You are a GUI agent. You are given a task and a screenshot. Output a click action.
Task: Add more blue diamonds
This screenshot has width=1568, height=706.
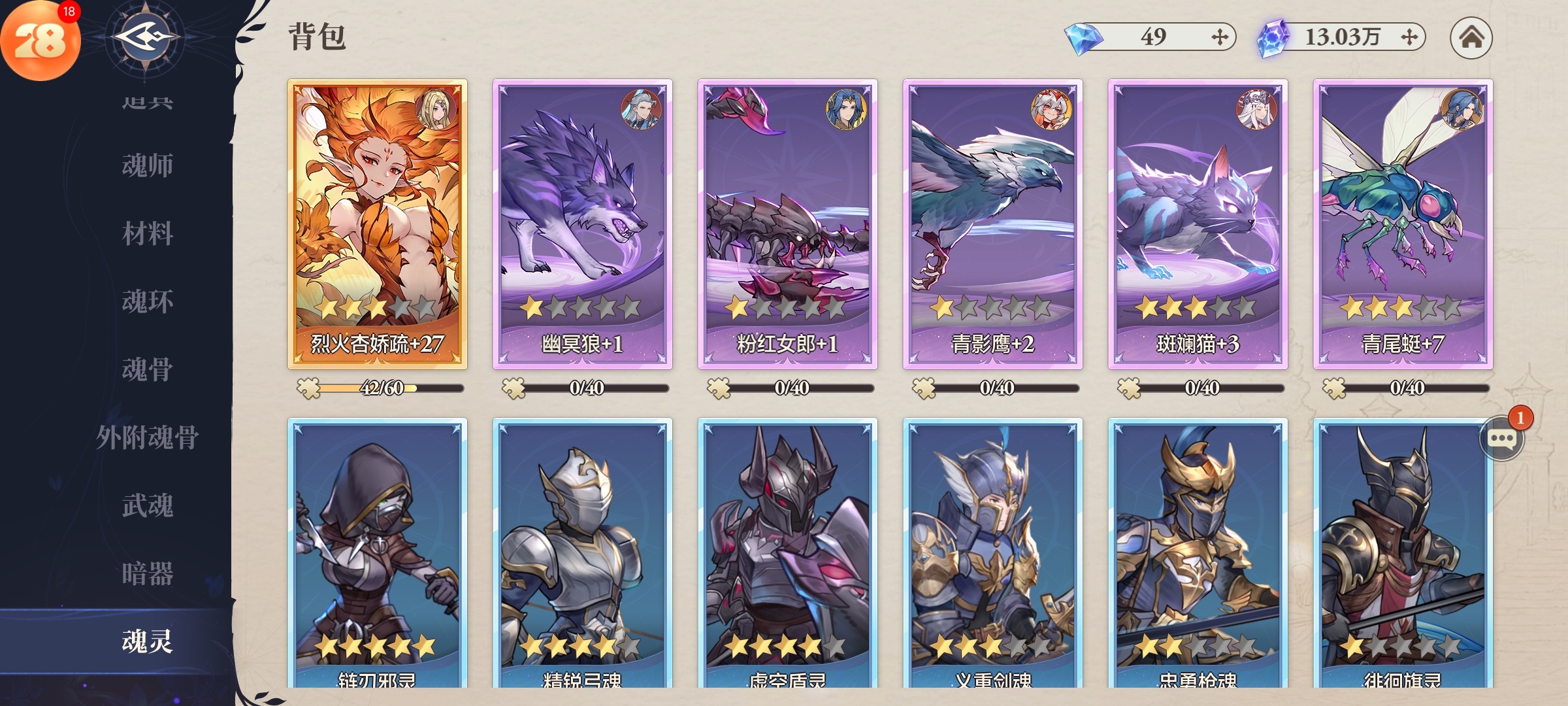click(x=1219, y=37)
